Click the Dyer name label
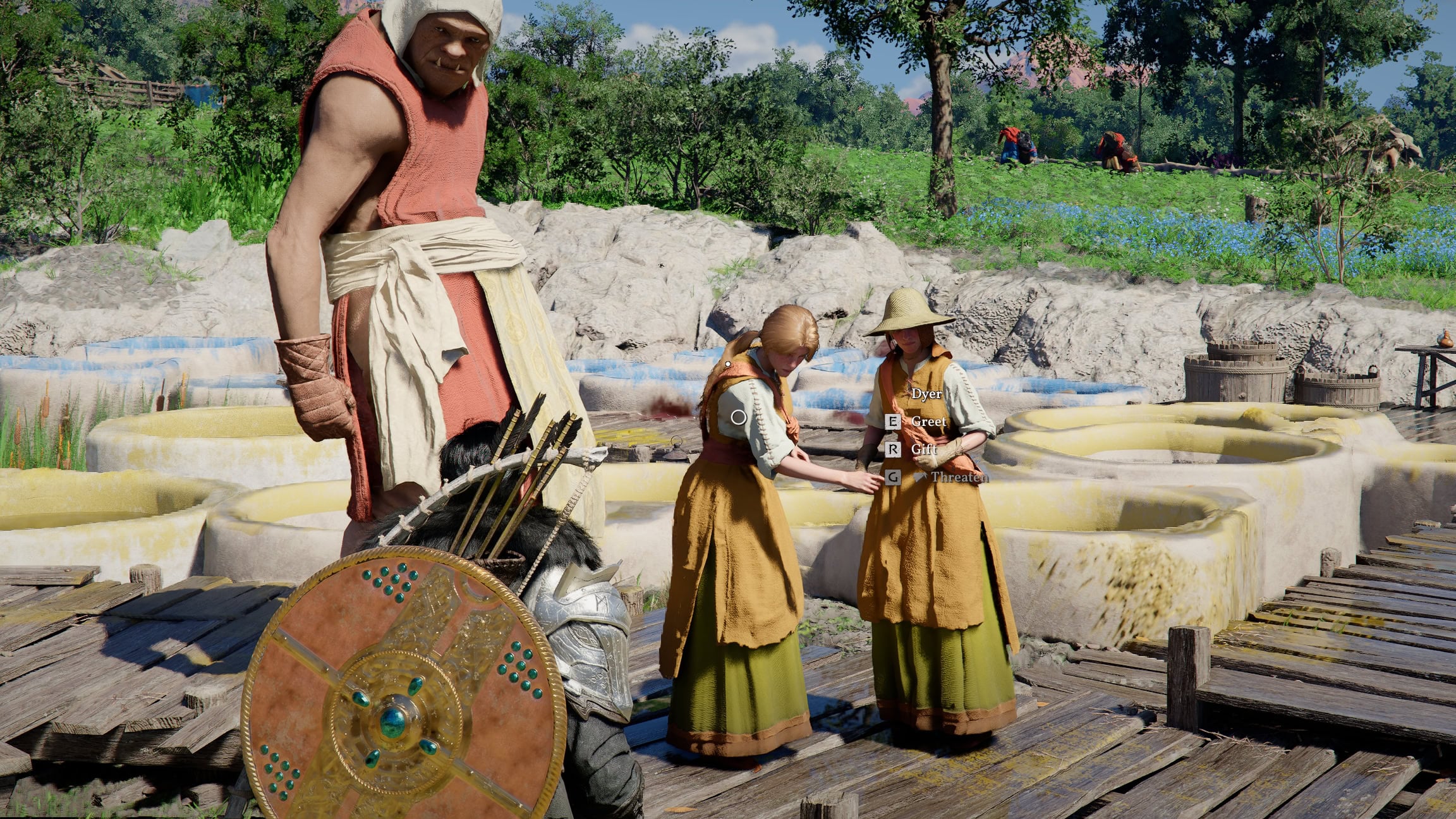The image size is (1456, 819). click(927, 394)
